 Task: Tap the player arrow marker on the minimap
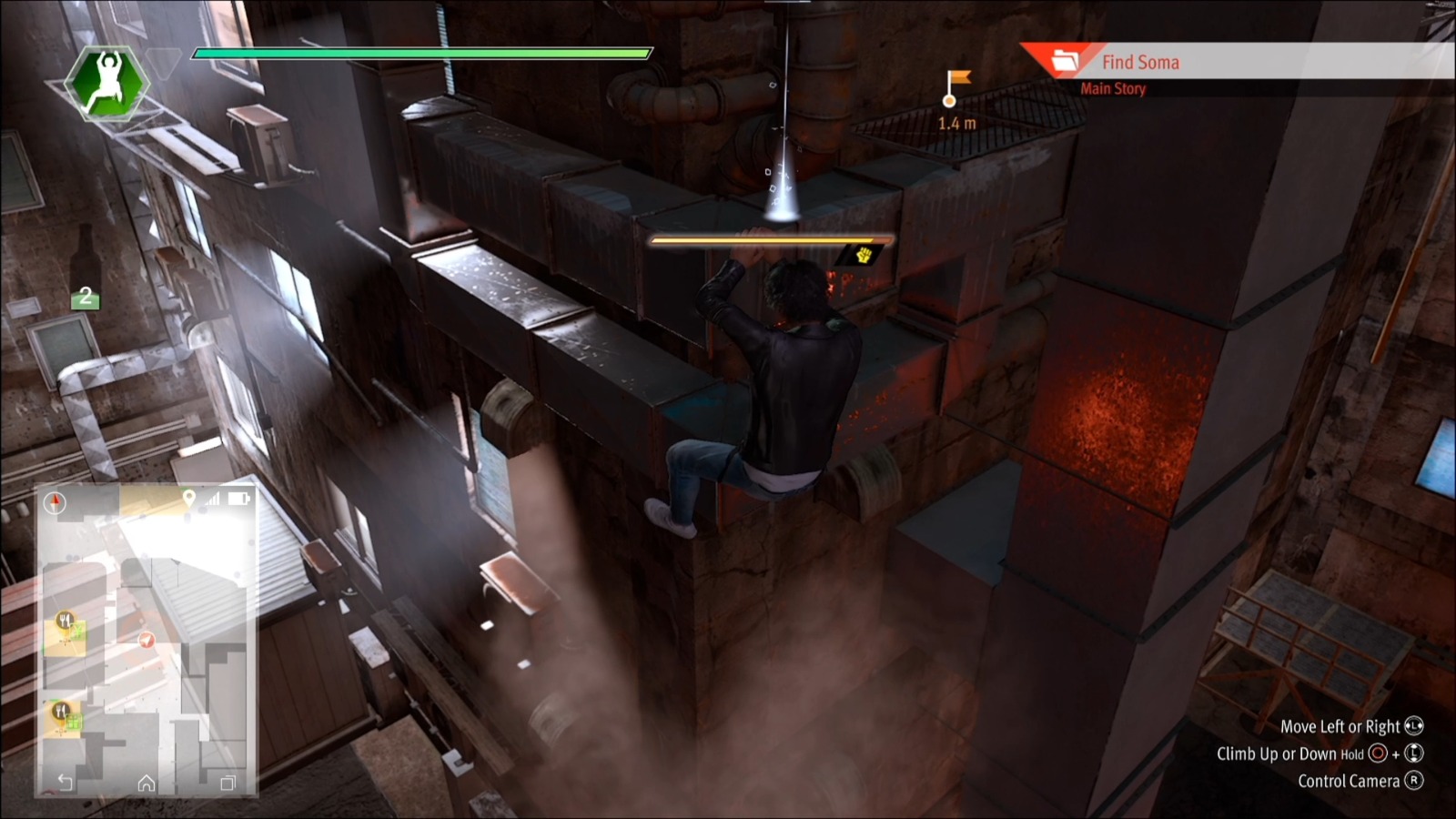(x=146, y=641)
